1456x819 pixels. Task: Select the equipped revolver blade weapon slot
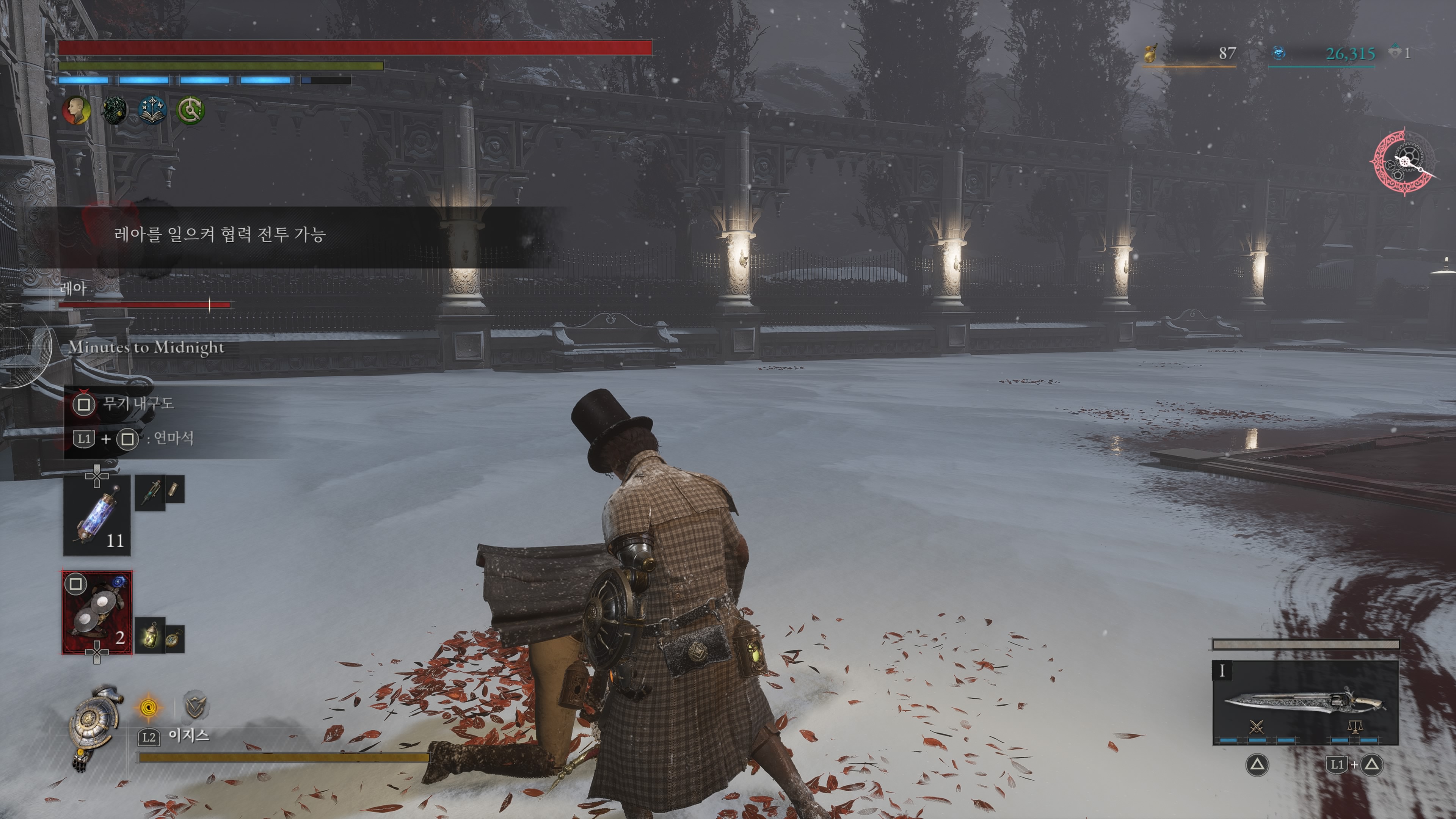1305,703
